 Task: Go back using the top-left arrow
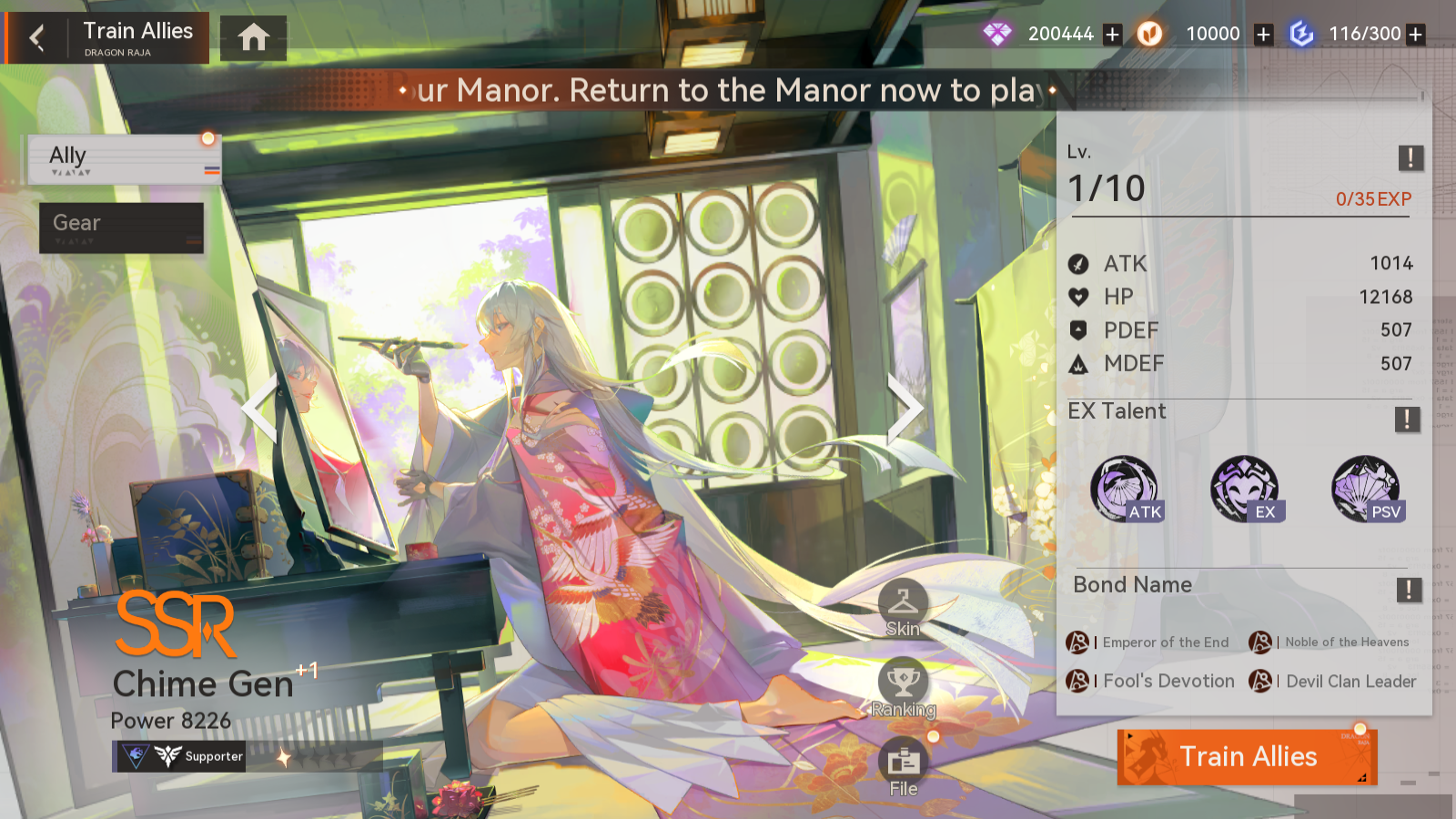tap(37, 38)
